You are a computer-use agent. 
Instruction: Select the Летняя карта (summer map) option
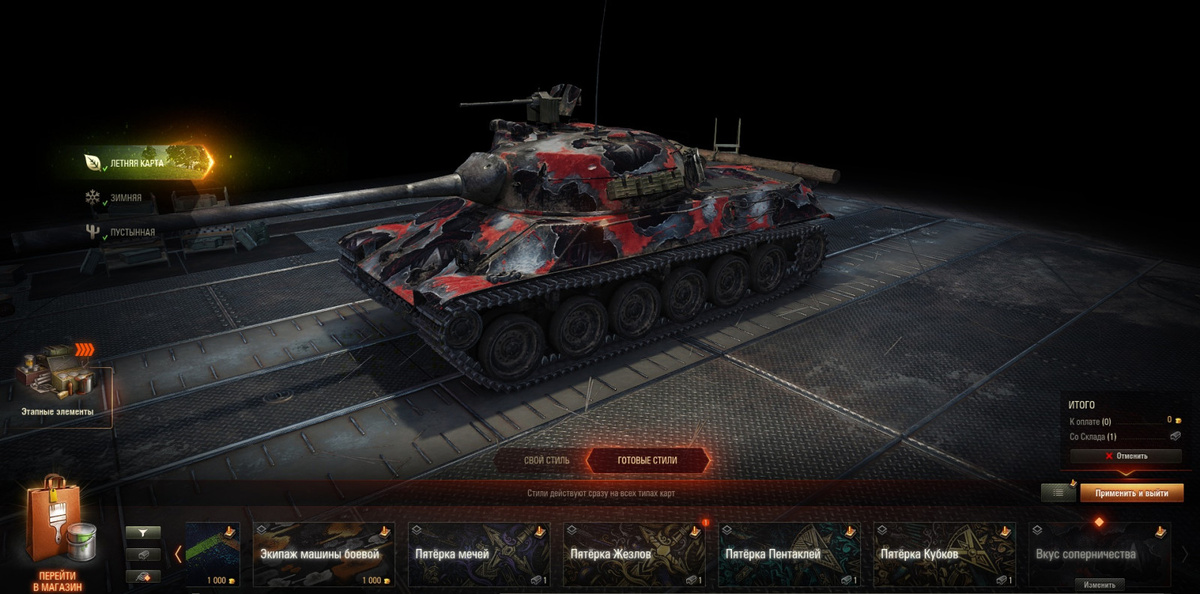(140, 162)
